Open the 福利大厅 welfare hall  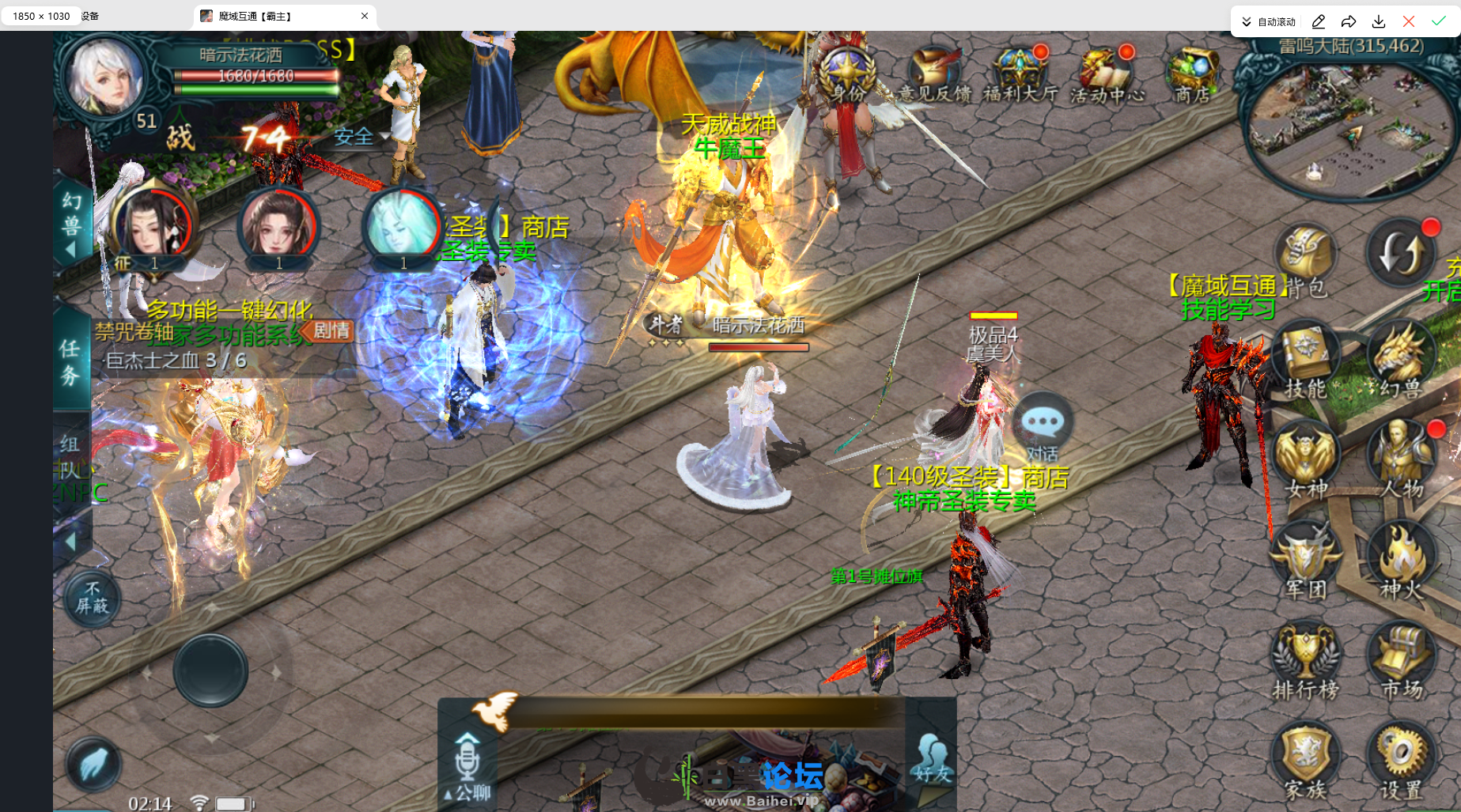[x=1020, y=75]
